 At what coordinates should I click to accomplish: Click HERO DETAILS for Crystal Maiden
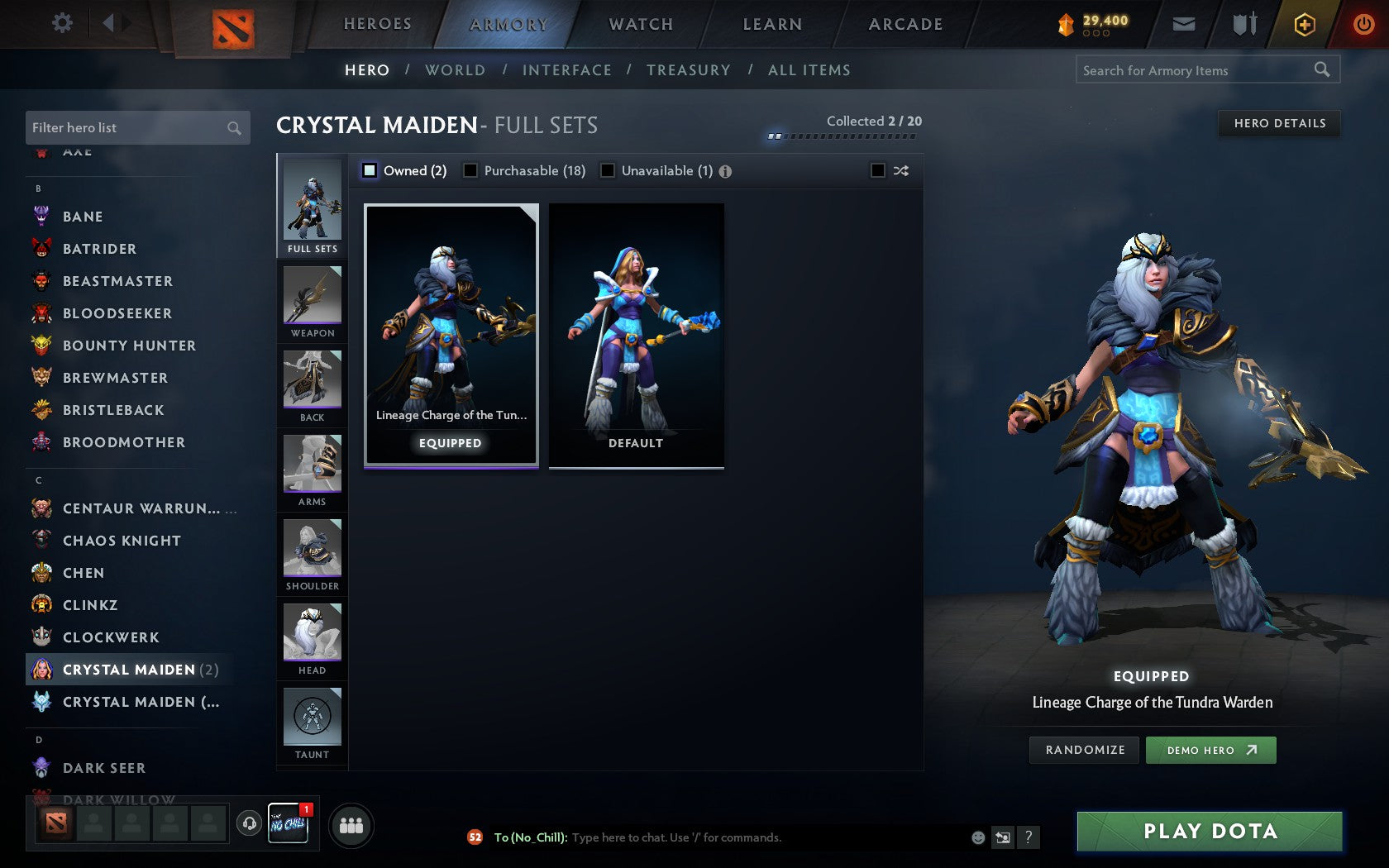[1279, 123]
